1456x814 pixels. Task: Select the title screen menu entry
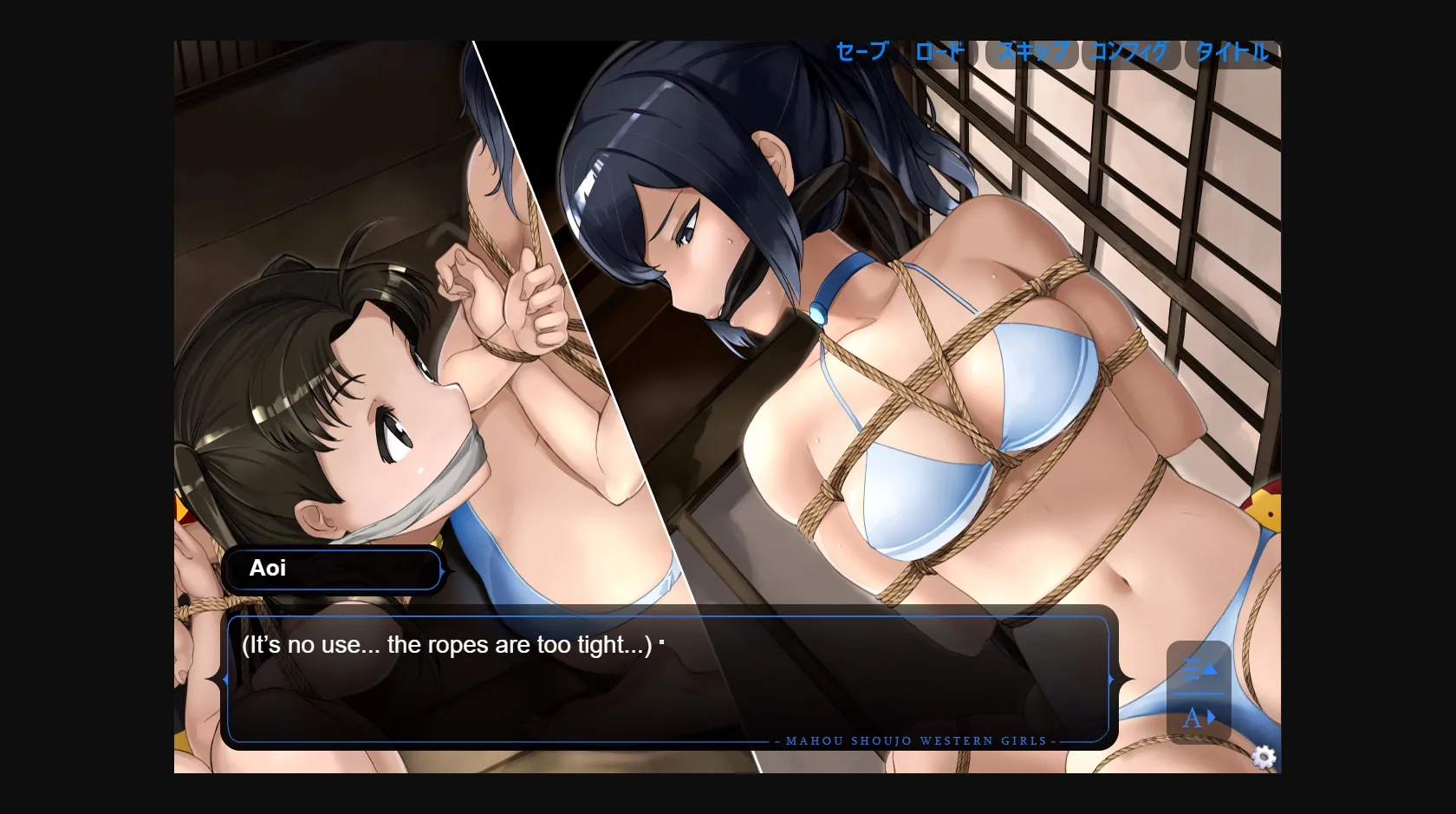pos(1230,52)
